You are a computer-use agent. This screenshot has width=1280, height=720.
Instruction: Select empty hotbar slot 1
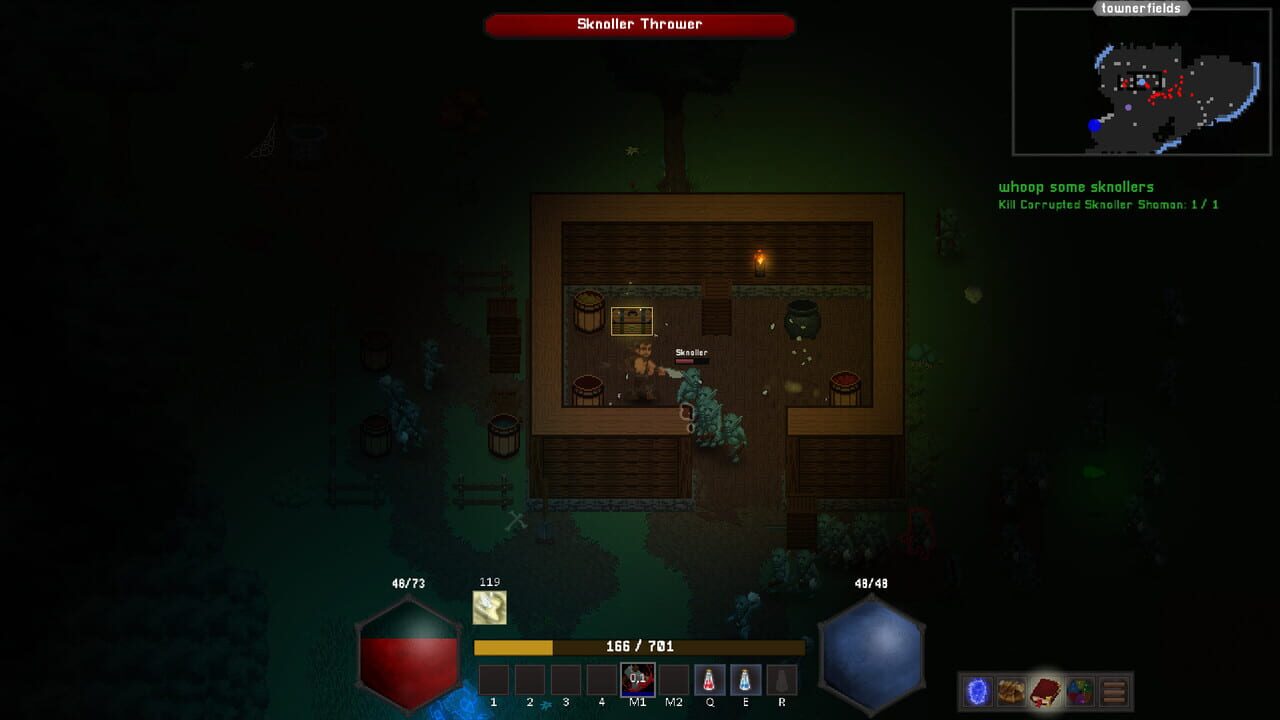(x=492, y=679)
